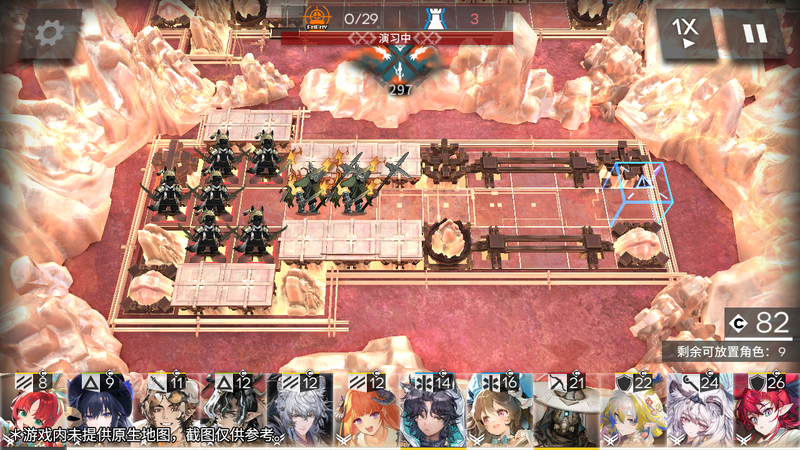Screen dimensions: 800x450
Task: Choose the red-haired defender costing 26
Action: tap(764, 412)
